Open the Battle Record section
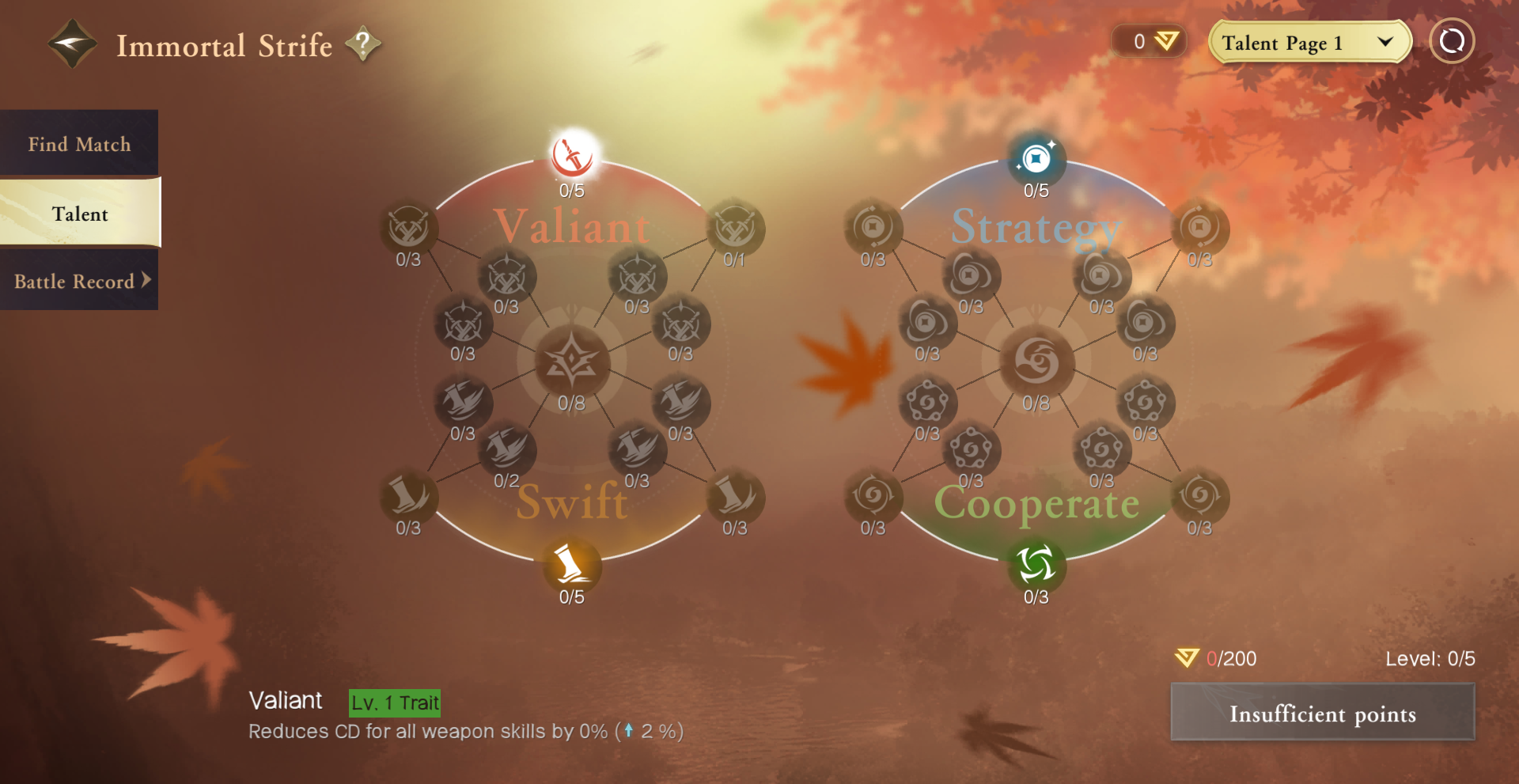 coord(79,282)
